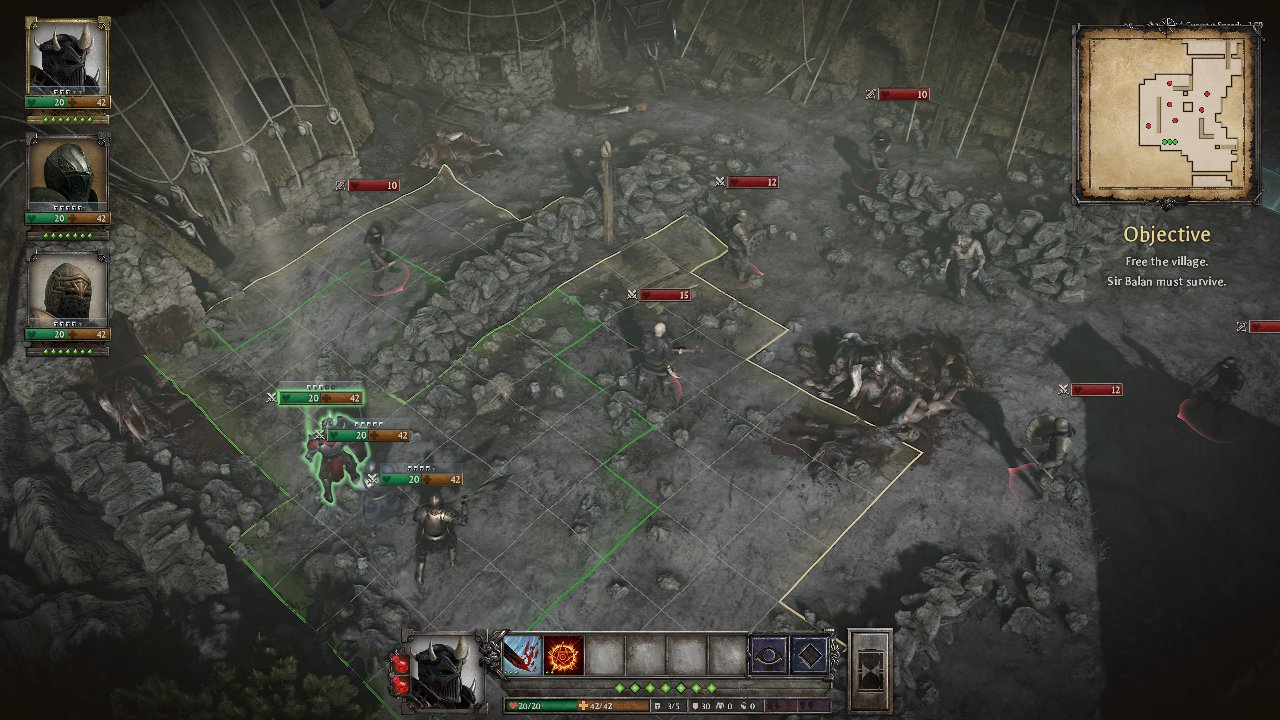End turn with the hourglass button
1280x720 pixels.
pos(869,670)
